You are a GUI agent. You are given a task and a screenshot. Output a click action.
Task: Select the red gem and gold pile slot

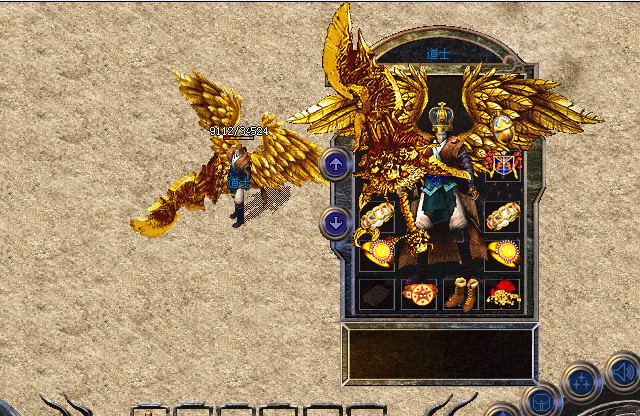coord(503,294)
